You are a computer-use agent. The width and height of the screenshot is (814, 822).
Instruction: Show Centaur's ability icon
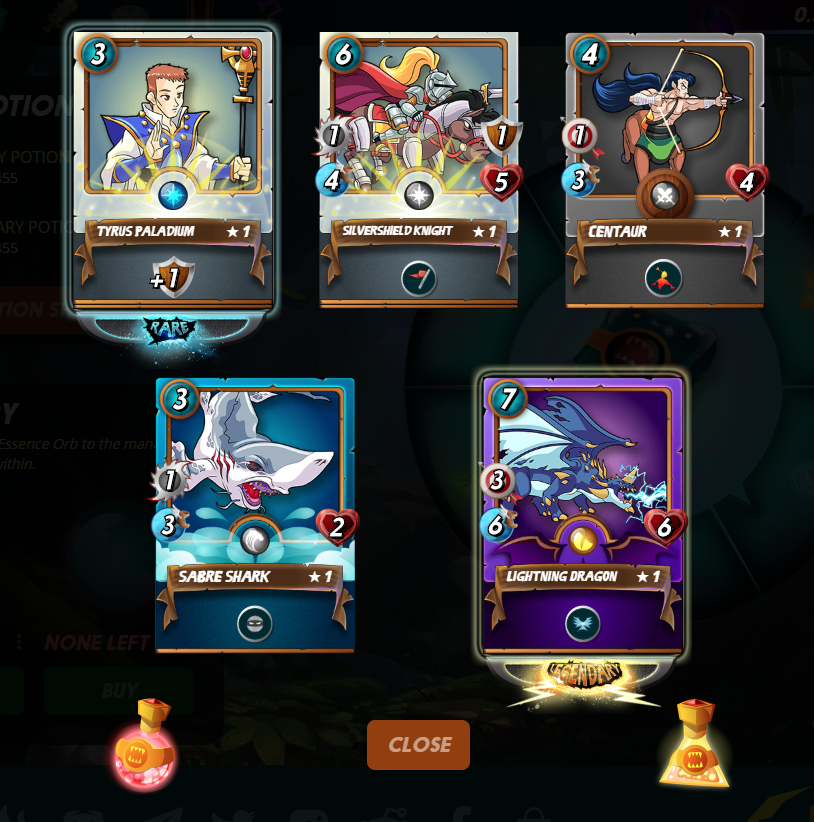tap(664, 278)
